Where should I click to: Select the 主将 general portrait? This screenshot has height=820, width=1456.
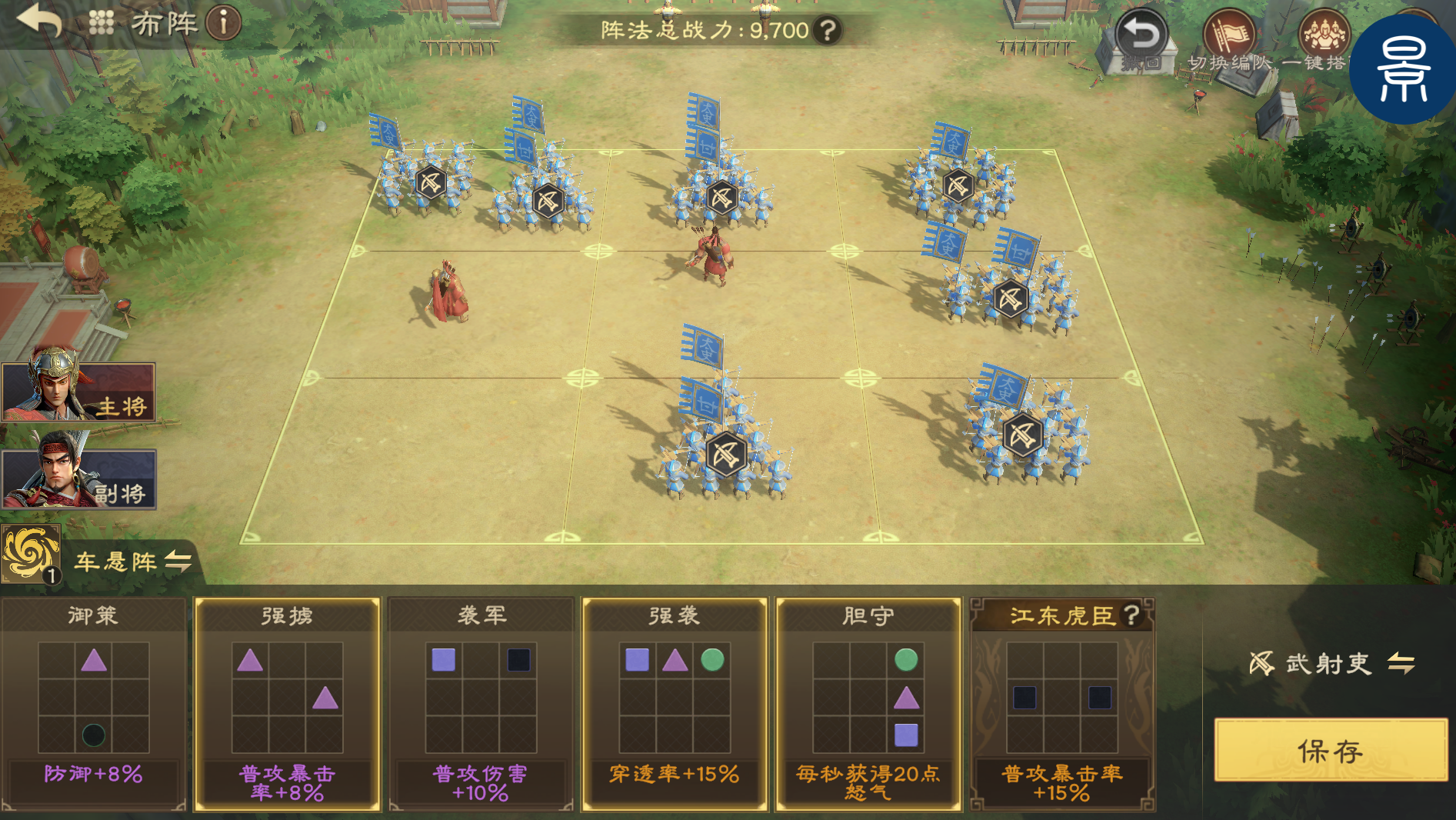[78, 391]
